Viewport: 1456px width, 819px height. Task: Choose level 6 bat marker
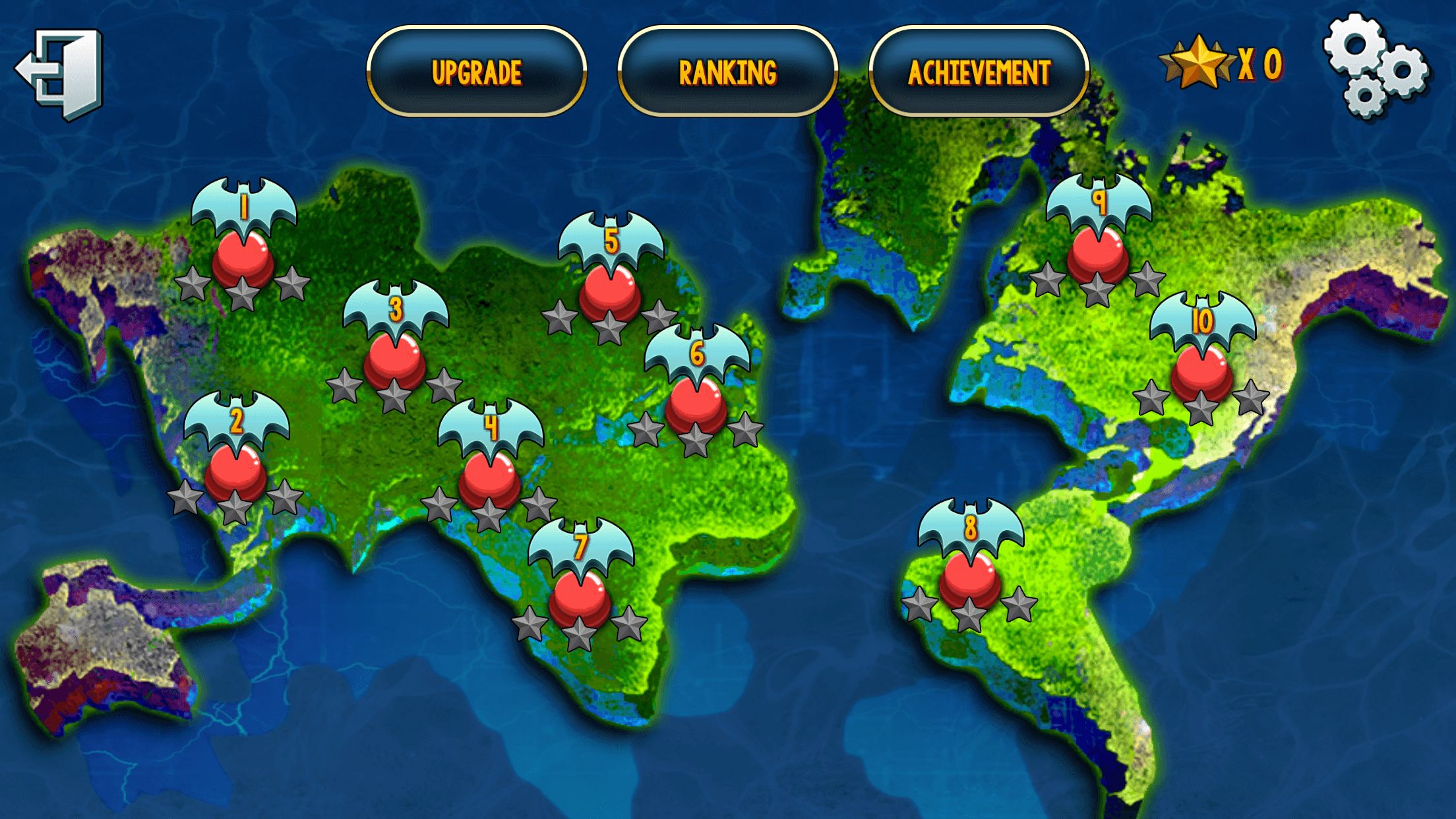(x=696, y=406)
